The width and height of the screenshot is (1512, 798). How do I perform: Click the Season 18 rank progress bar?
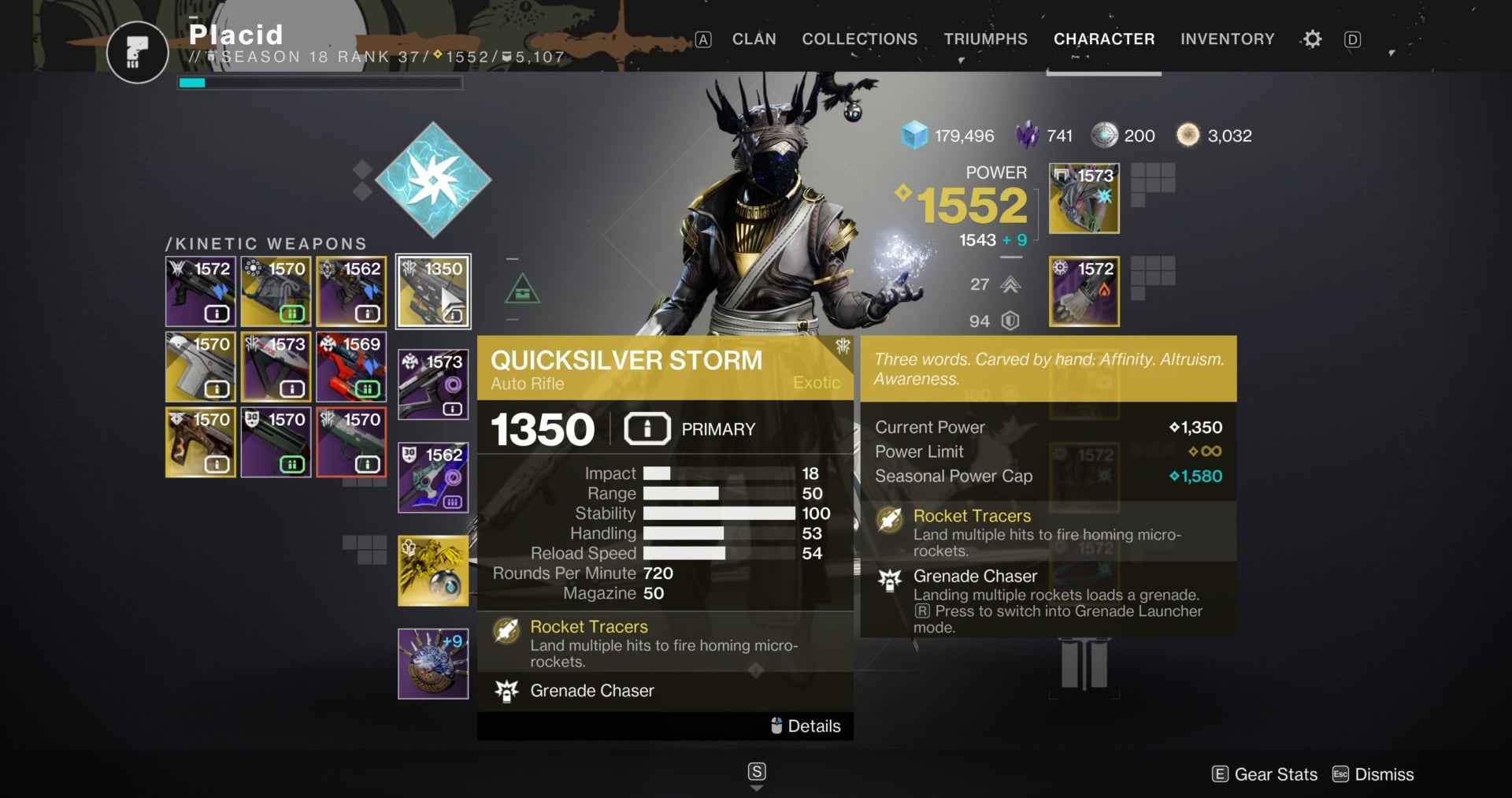pyautogui.click(x=319, y=83)
